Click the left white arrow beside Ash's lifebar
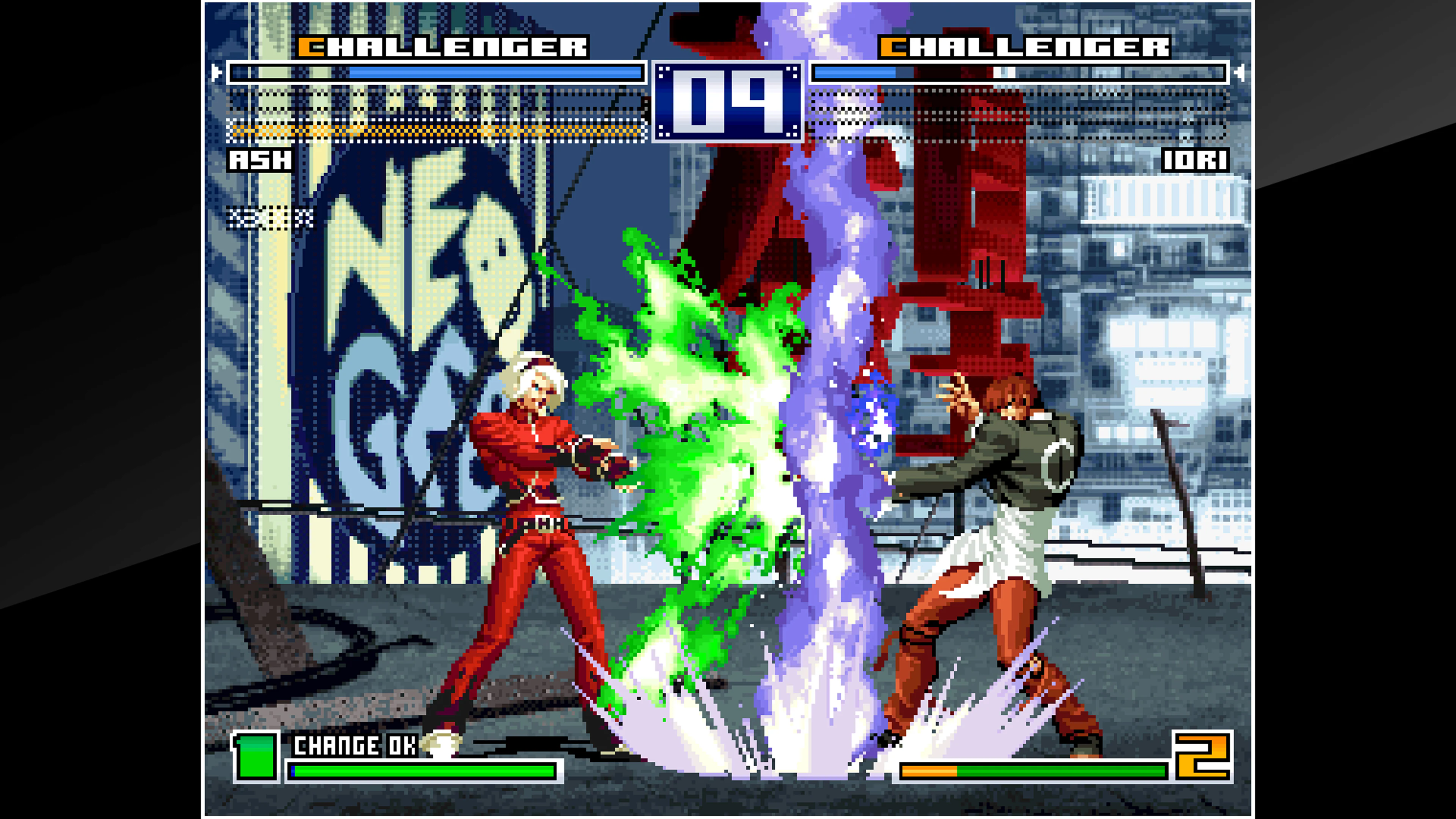Image resolution: width=1456 pixels, height=819 pixels. click(218, 72)
